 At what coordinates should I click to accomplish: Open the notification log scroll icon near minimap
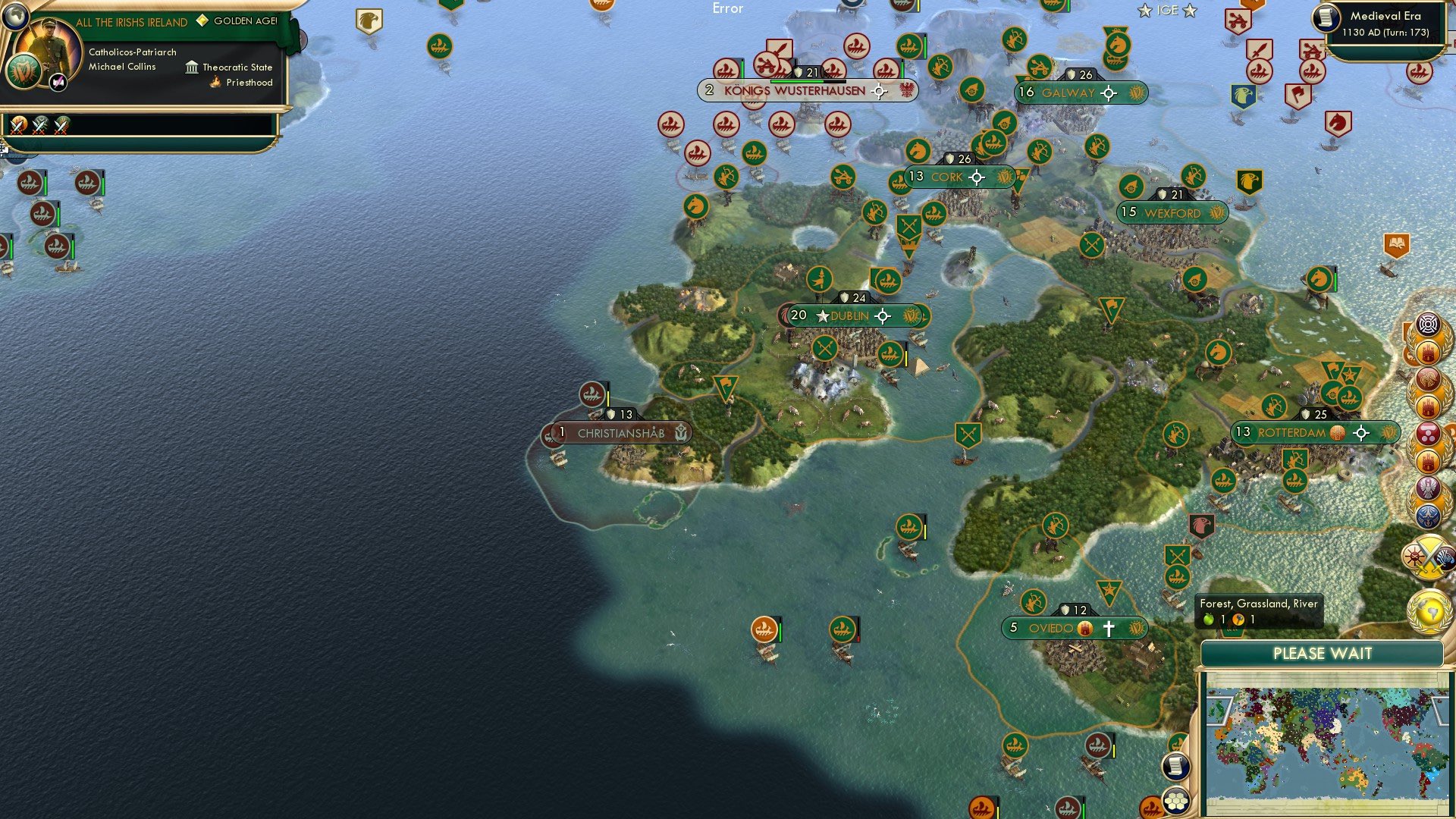[1176, 766]
